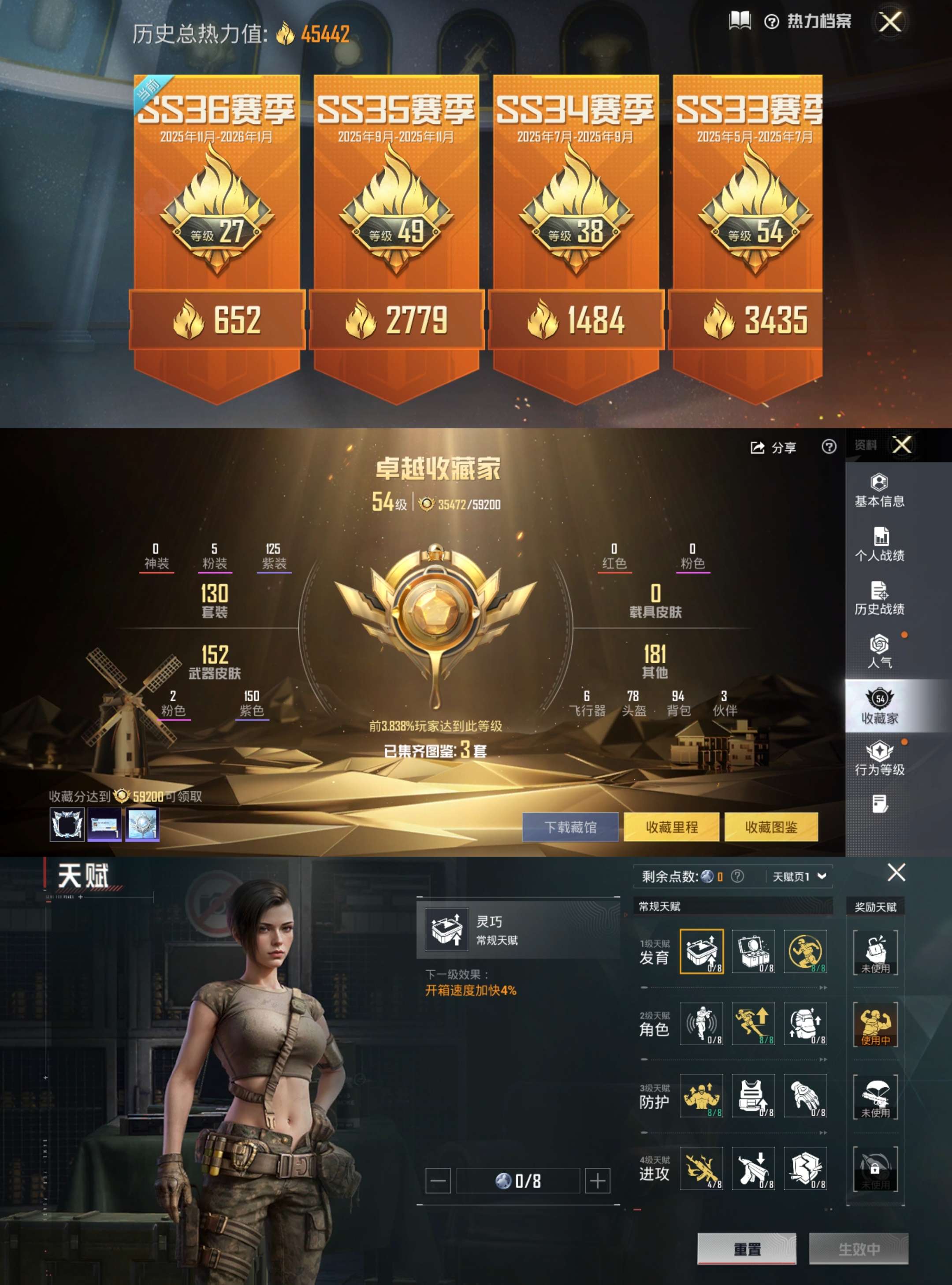
Task: Click the 重置 reset button
Action: [x=747, y=1249]
